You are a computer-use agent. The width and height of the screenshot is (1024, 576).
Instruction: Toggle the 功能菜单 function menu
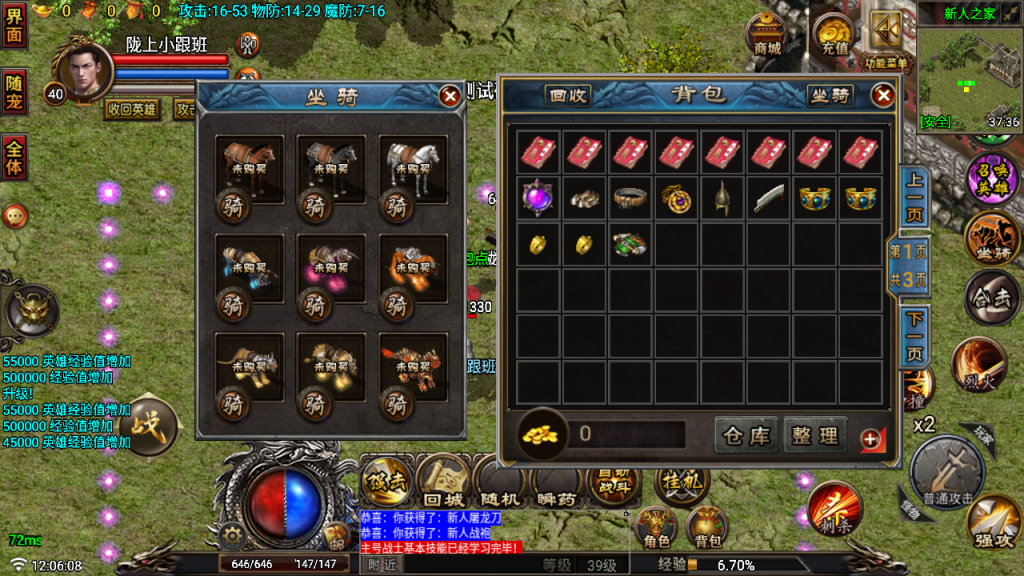[x=887, y=40]
